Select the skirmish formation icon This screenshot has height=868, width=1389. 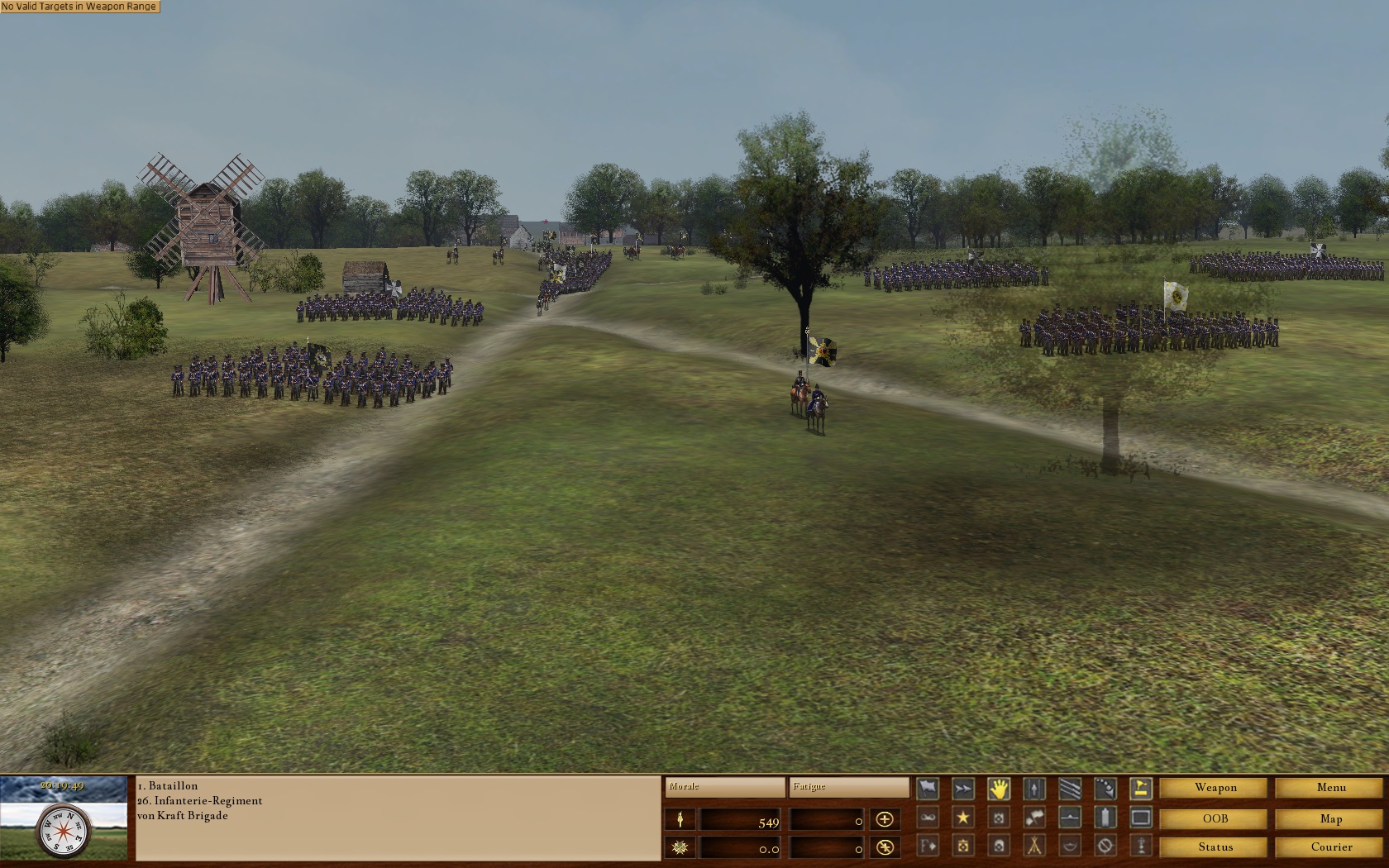tap(1103, 788)
